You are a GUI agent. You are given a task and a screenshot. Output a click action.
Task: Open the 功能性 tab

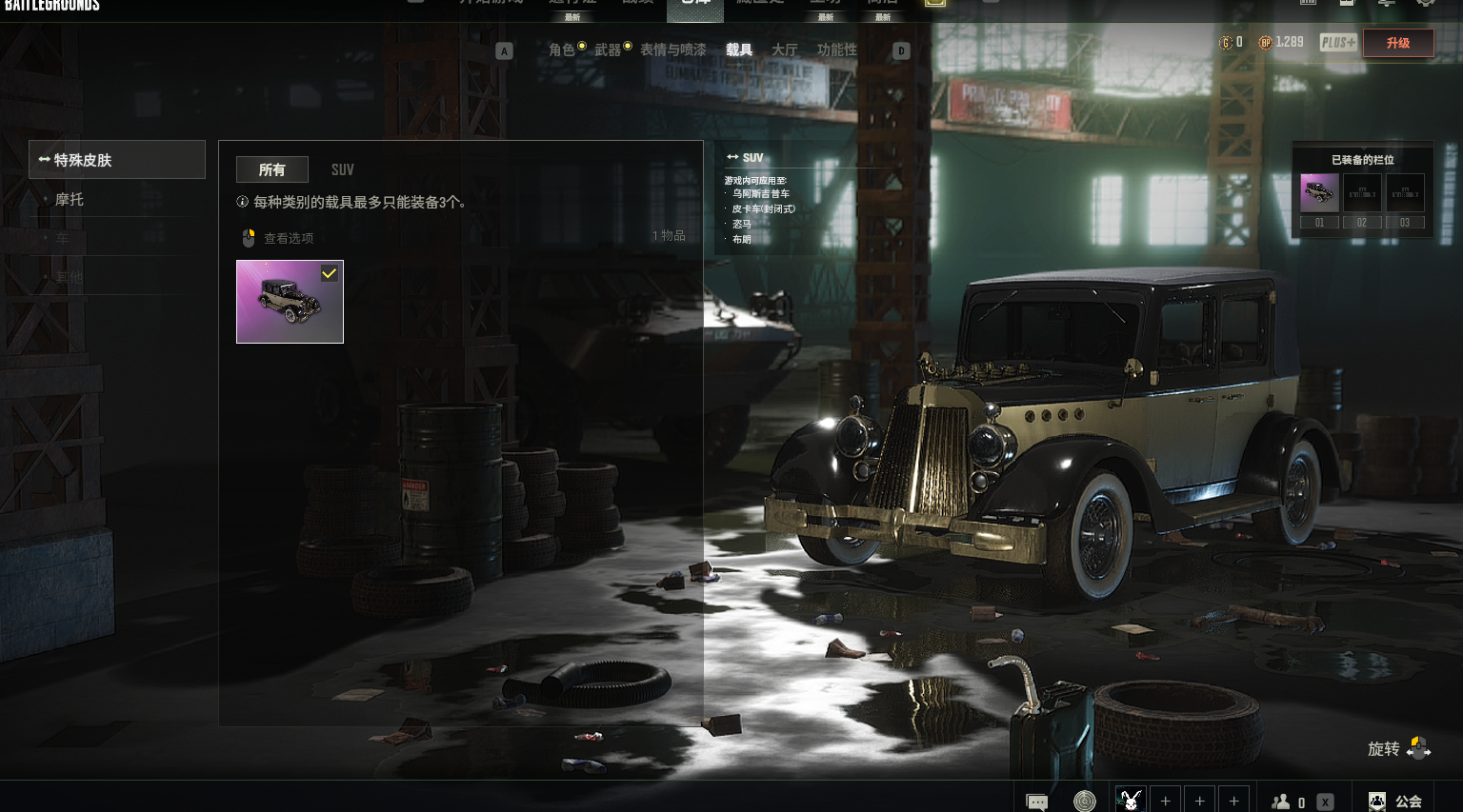[837, 50]
